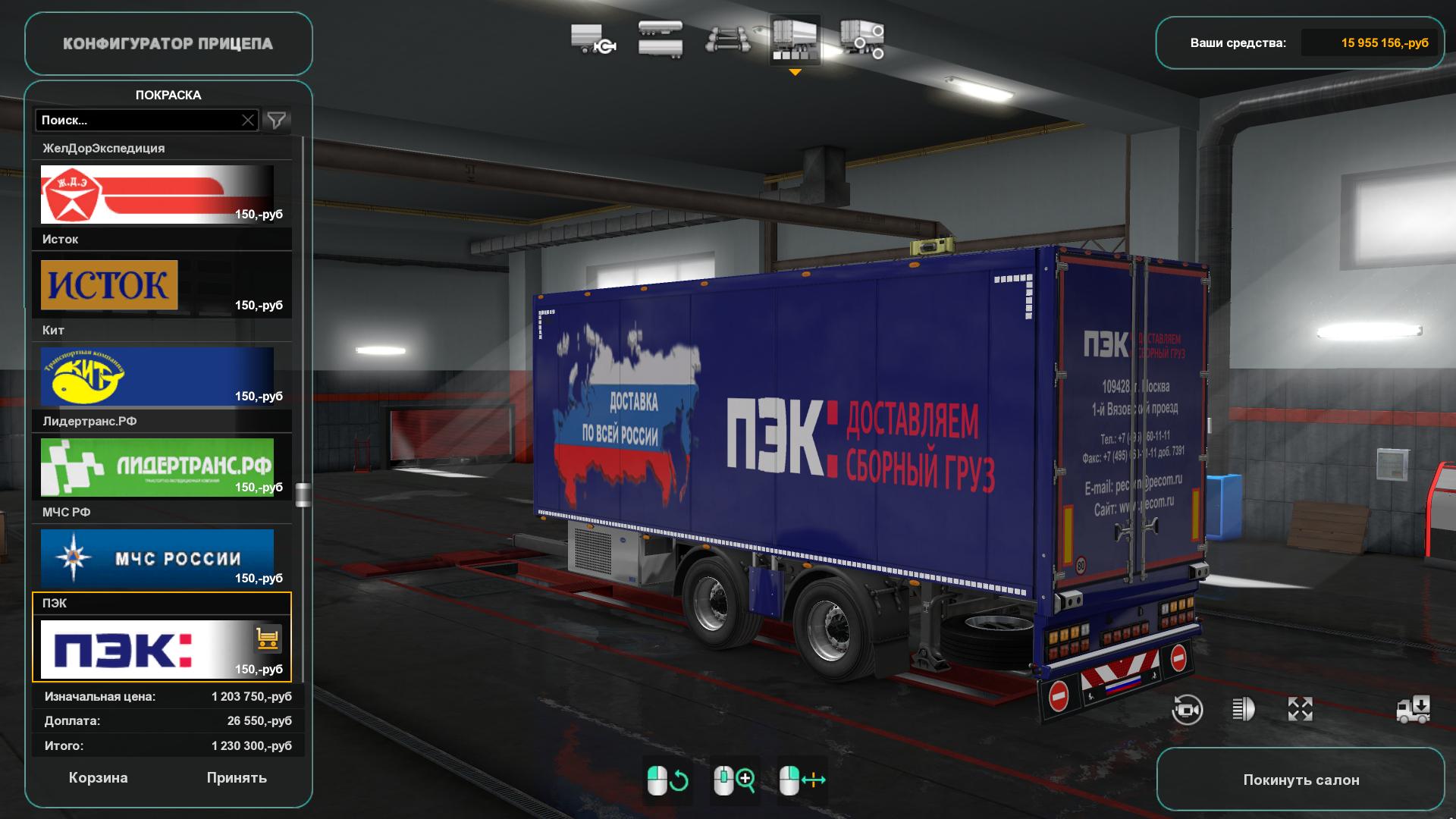This screenshot has width=1456, height=819.
Task: Open the paint list filter
Action: [277, 120]
